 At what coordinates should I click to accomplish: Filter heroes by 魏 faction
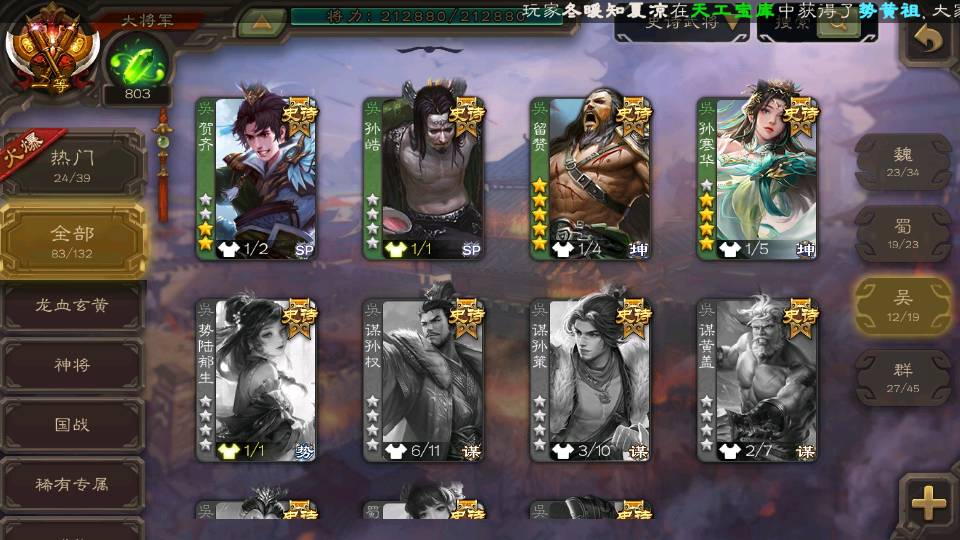(902, 161)
